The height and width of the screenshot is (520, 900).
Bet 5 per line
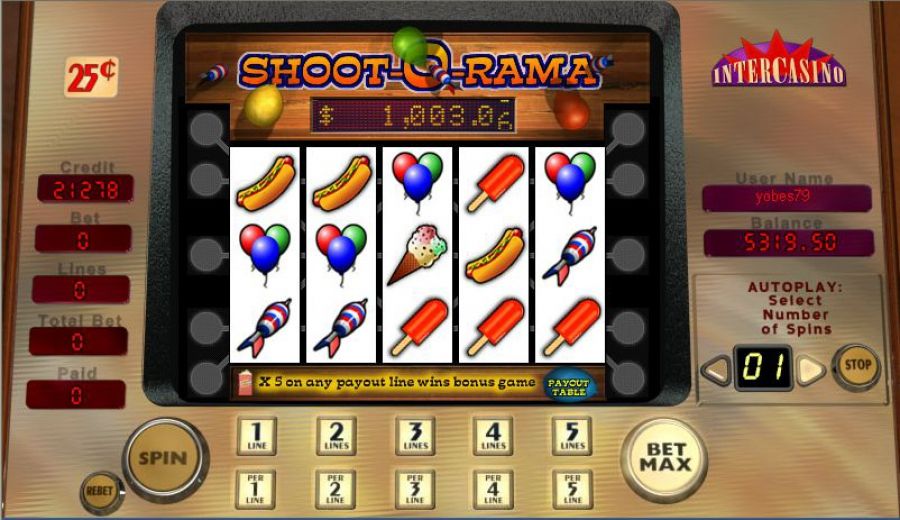click(571, 489)
